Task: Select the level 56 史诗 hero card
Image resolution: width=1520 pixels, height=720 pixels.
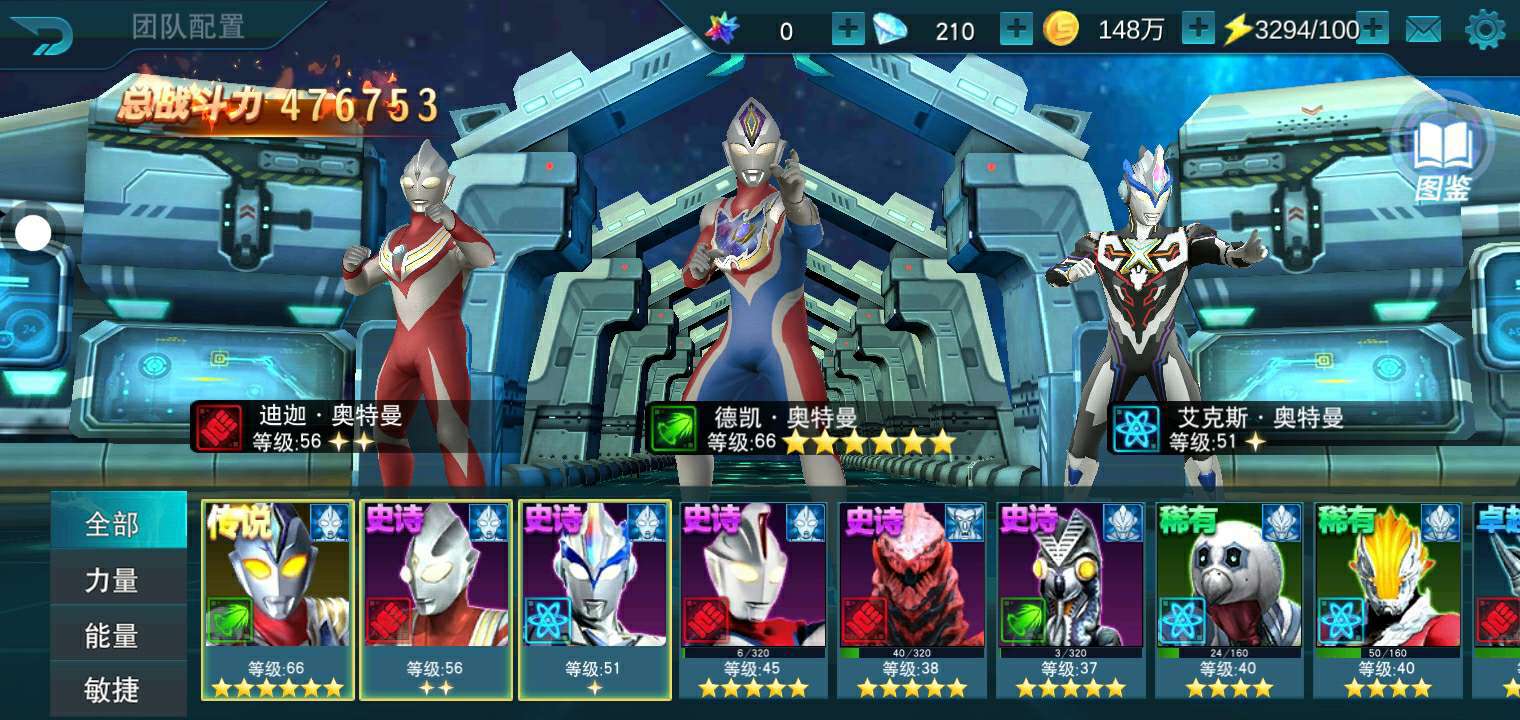Action: coord(436,598)
